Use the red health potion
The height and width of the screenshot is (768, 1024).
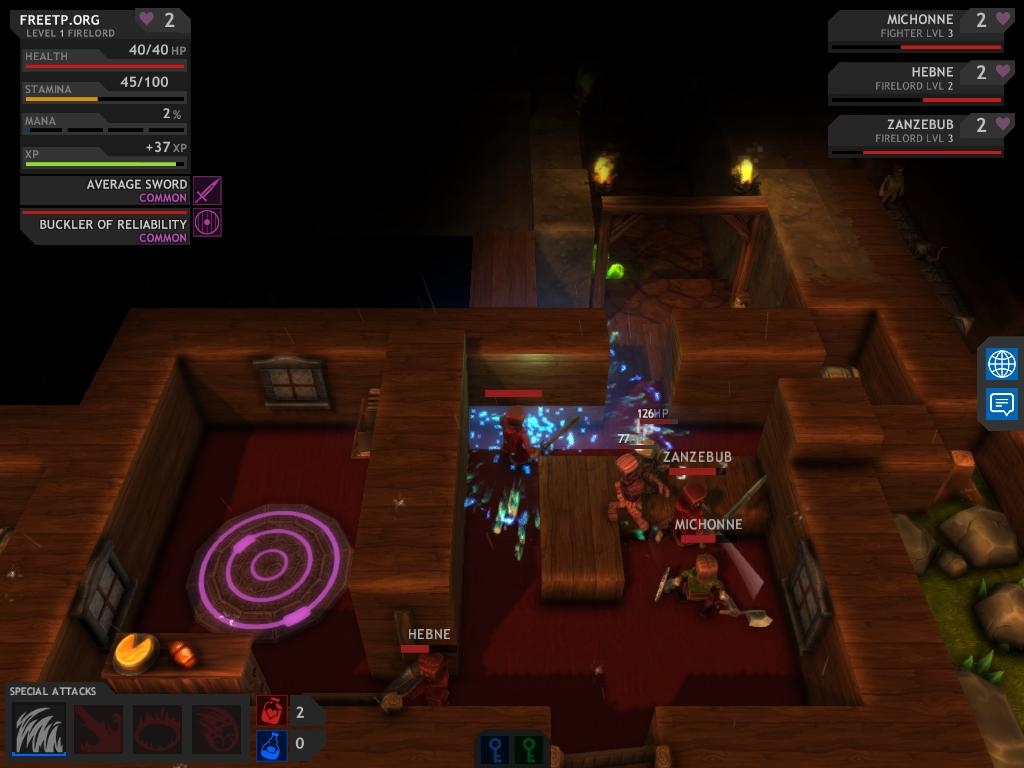pyautogui.click(x=272, y=711)
